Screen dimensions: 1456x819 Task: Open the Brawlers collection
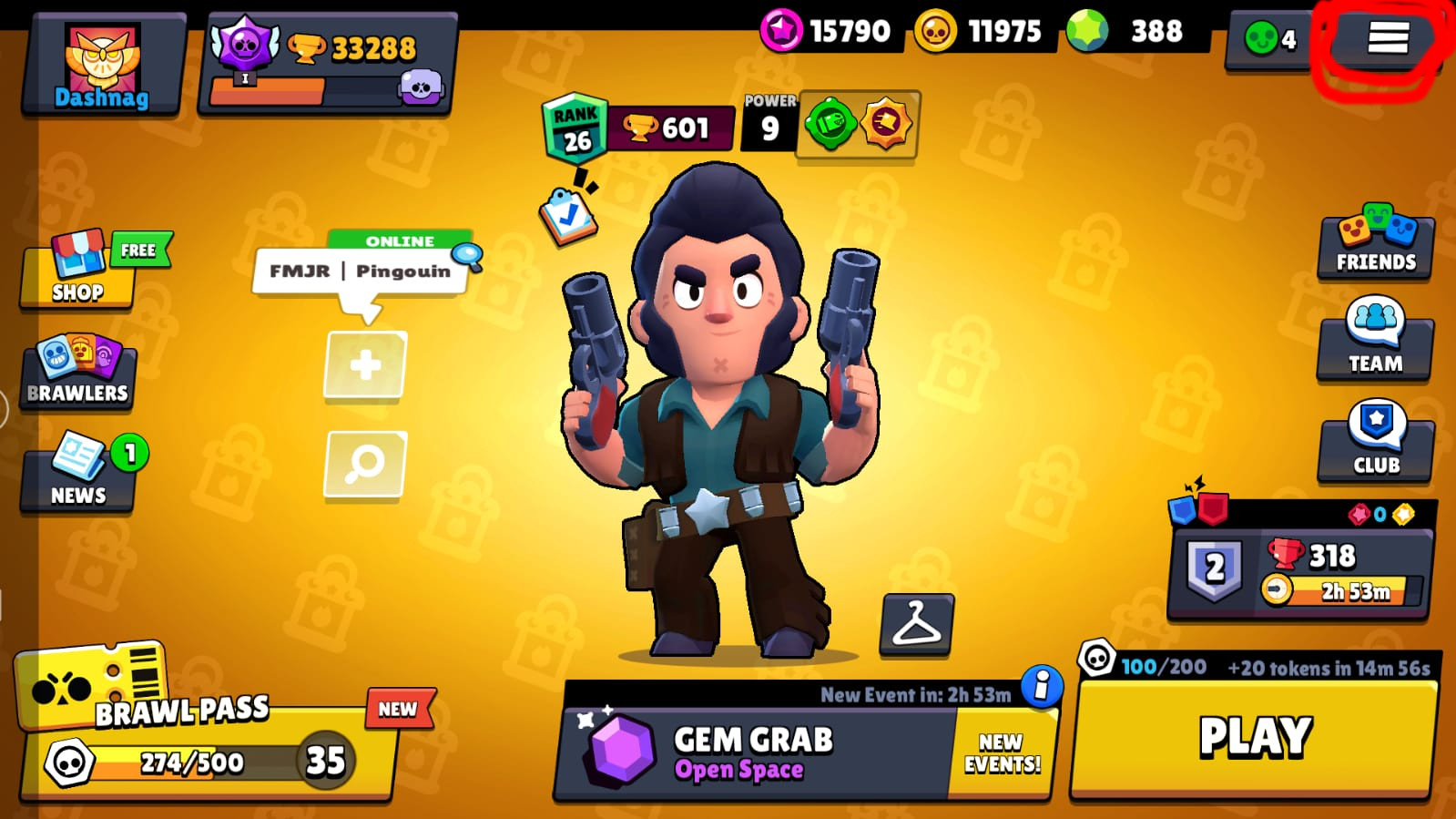[78, 372]
